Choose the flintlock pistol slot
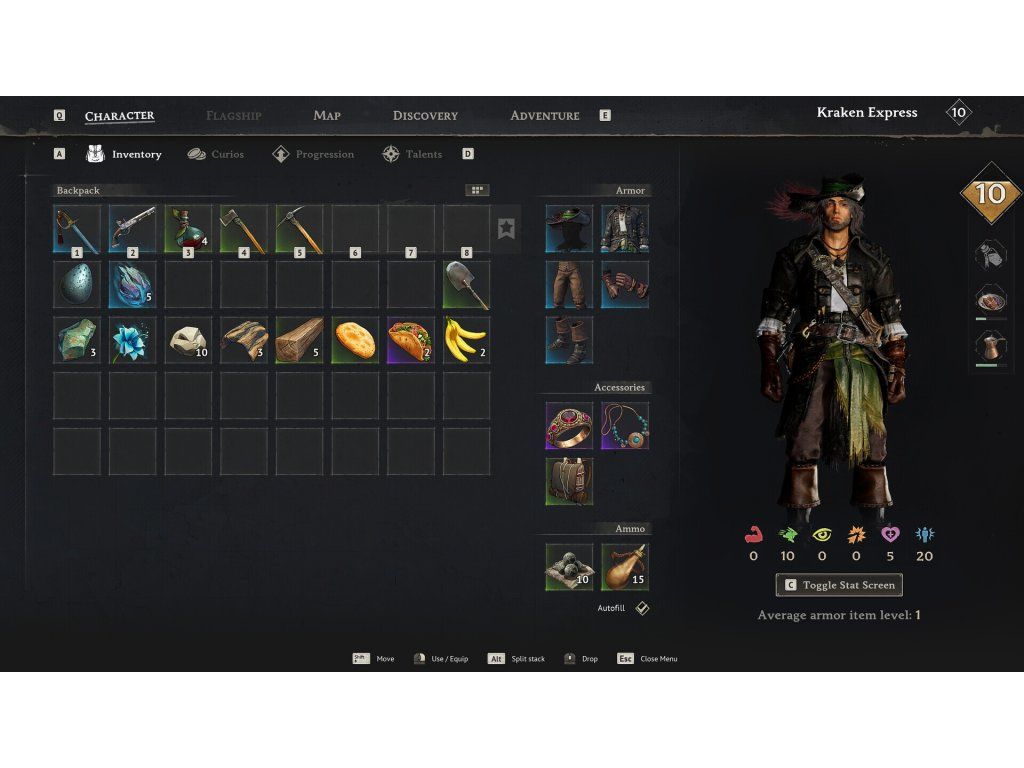The image size is (1024, 768). tap(133, 229)
